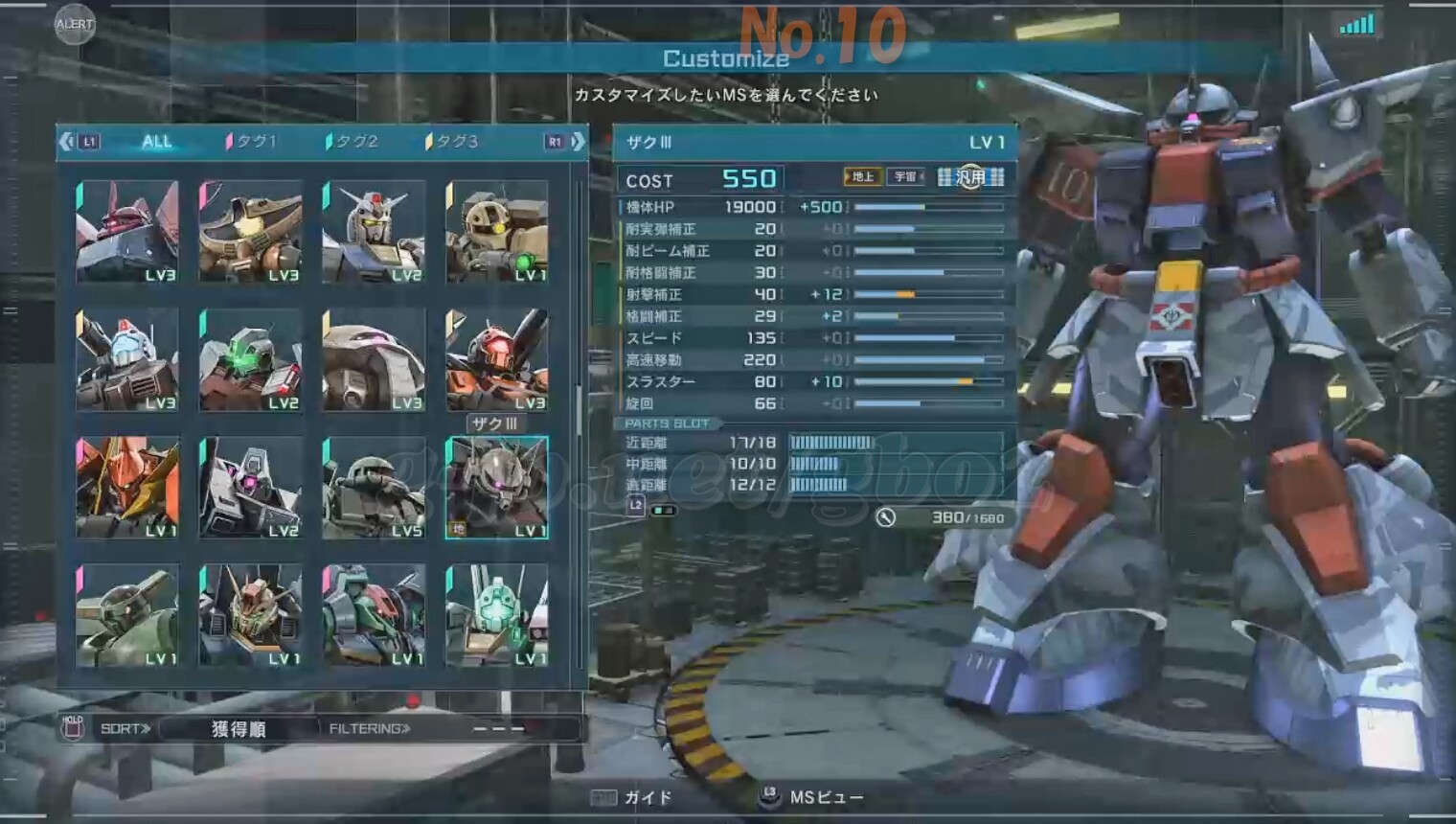The height and width of the screenshot is (824, 1456).
Task: Select the round brown dome-shaped LV3 suit
Action: (374, 359)
